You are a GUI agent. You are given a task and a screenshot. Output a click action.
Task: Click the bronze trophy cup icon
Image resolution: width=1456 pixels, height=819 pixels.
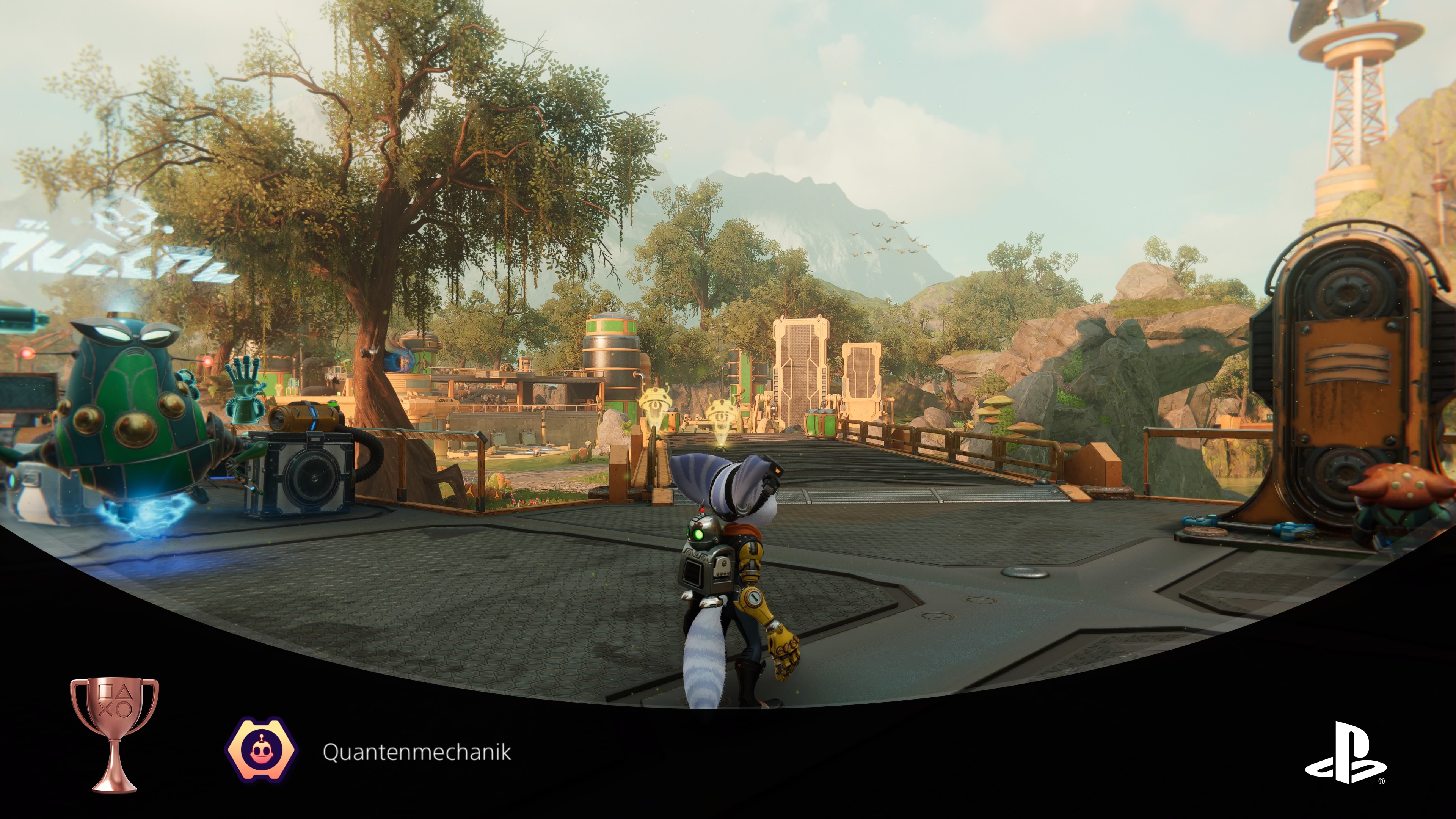tap(114, 734)
